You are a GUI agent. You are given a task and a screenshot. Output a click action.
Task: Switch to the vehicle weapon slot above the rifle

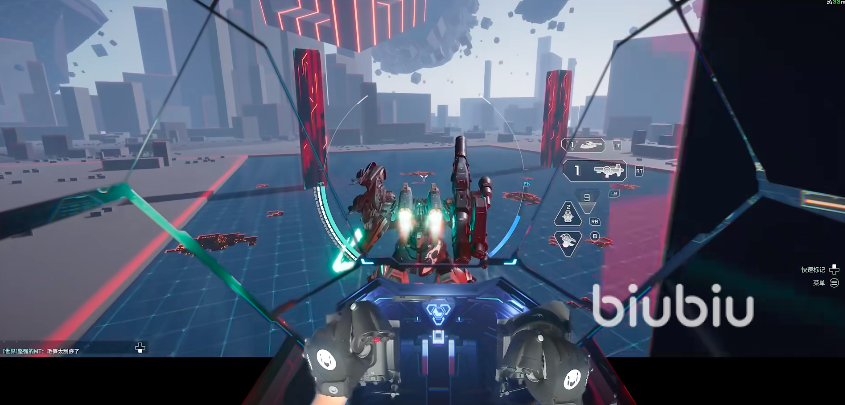point(590,146)
